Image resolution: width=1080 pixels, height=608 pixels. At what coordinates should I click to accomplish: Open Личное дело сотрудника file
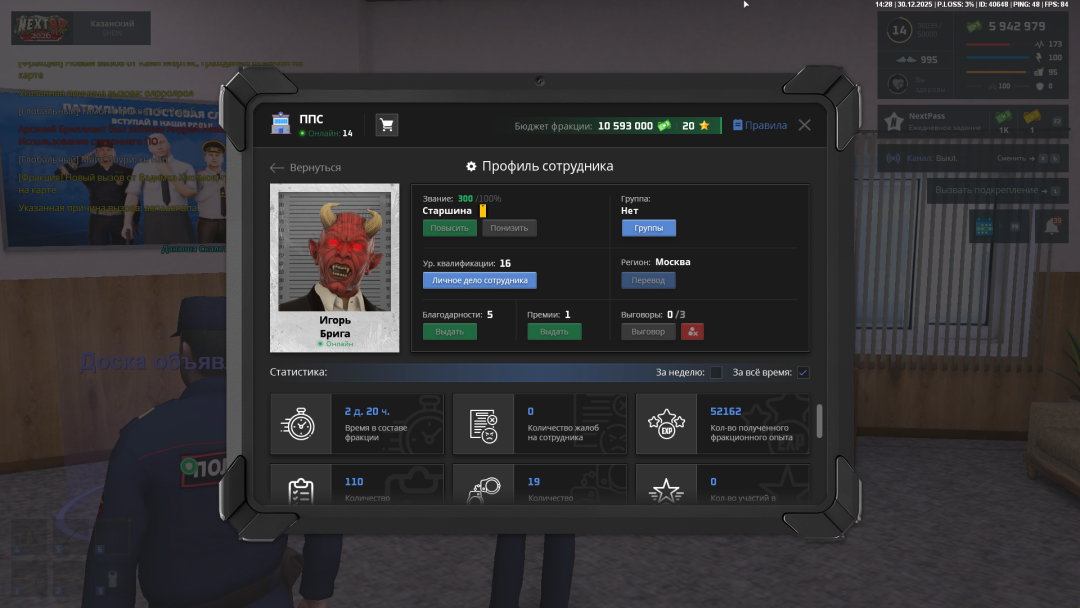click(x=479, y=281)
